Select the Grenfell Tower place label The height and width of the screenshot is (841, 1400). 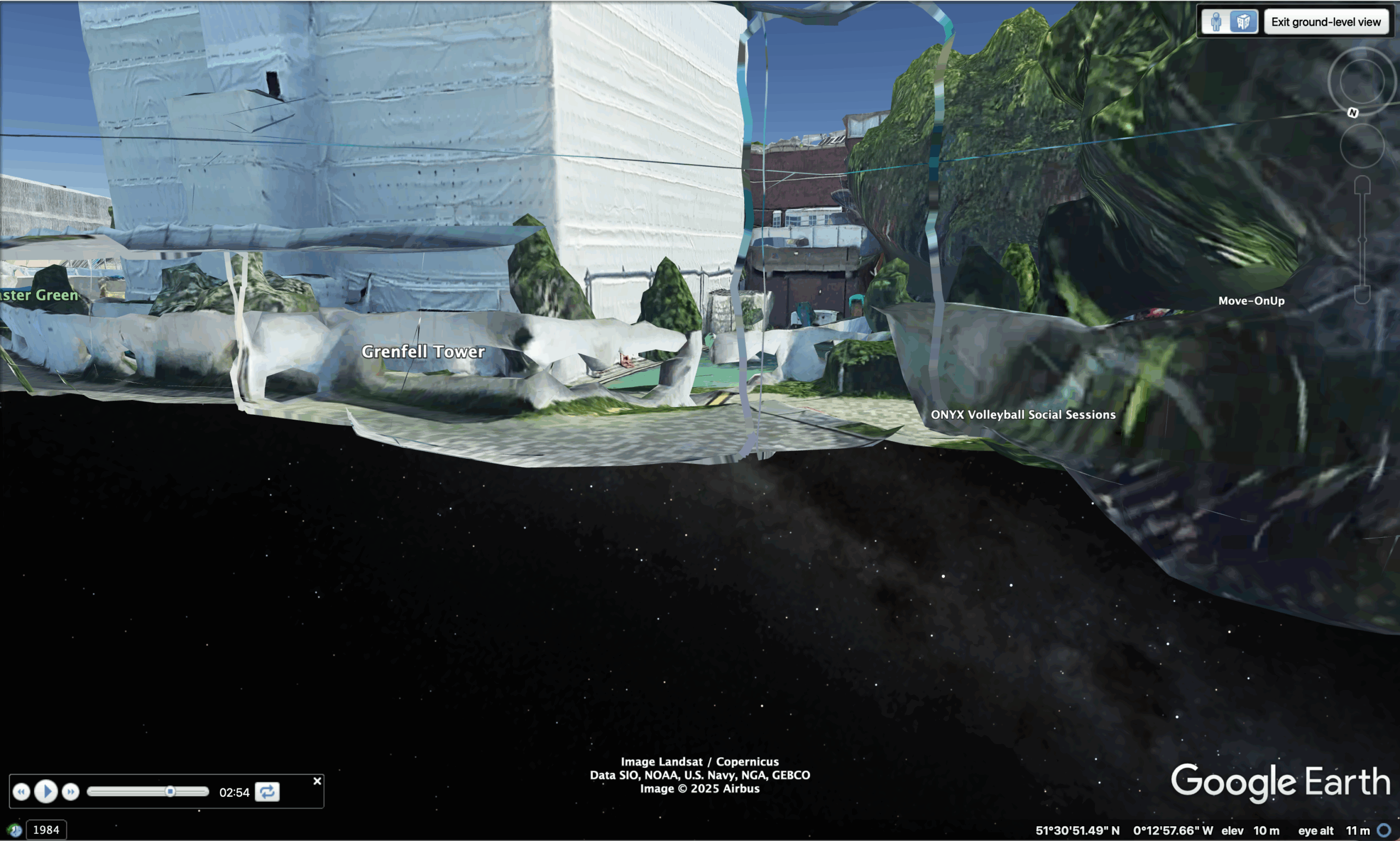click(x=423, y=351)
